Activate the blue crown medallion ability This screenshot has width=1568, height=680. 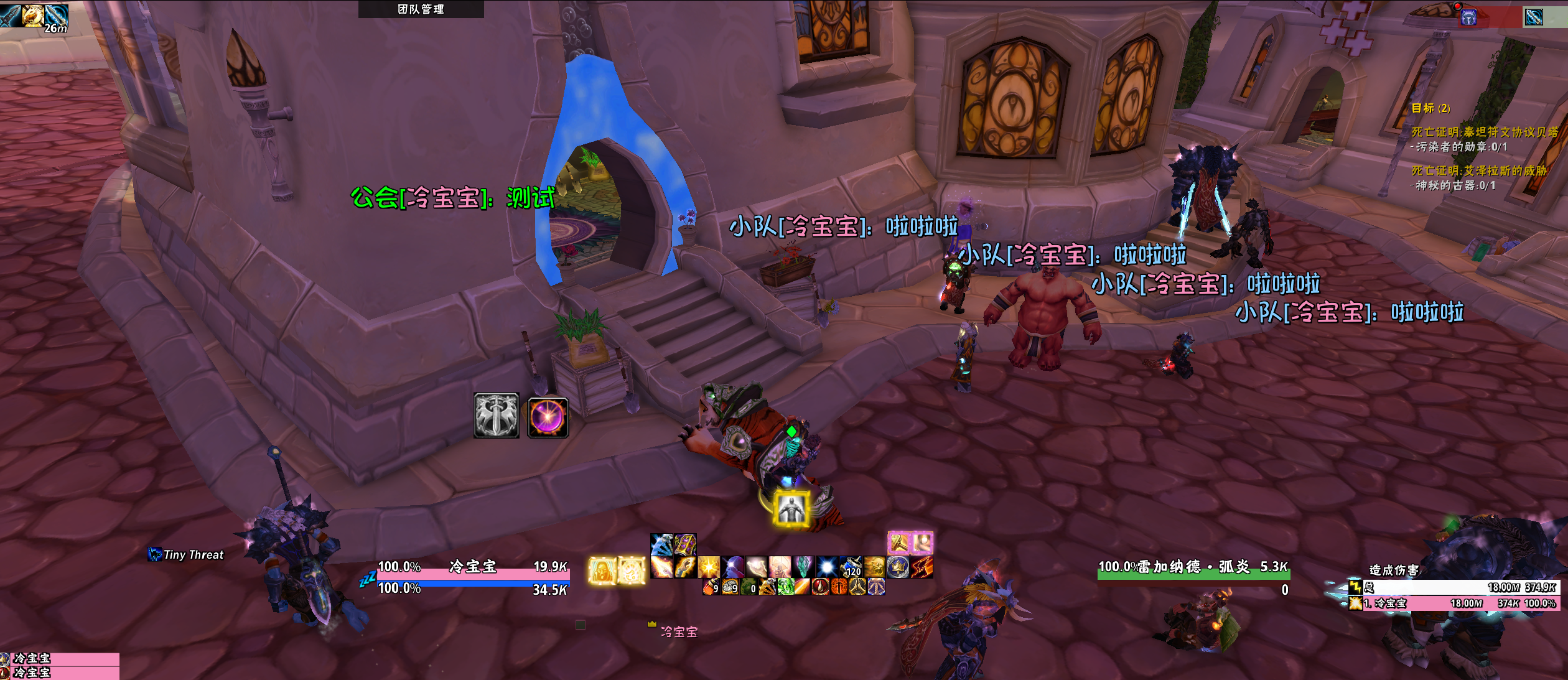tap(898, 567)
